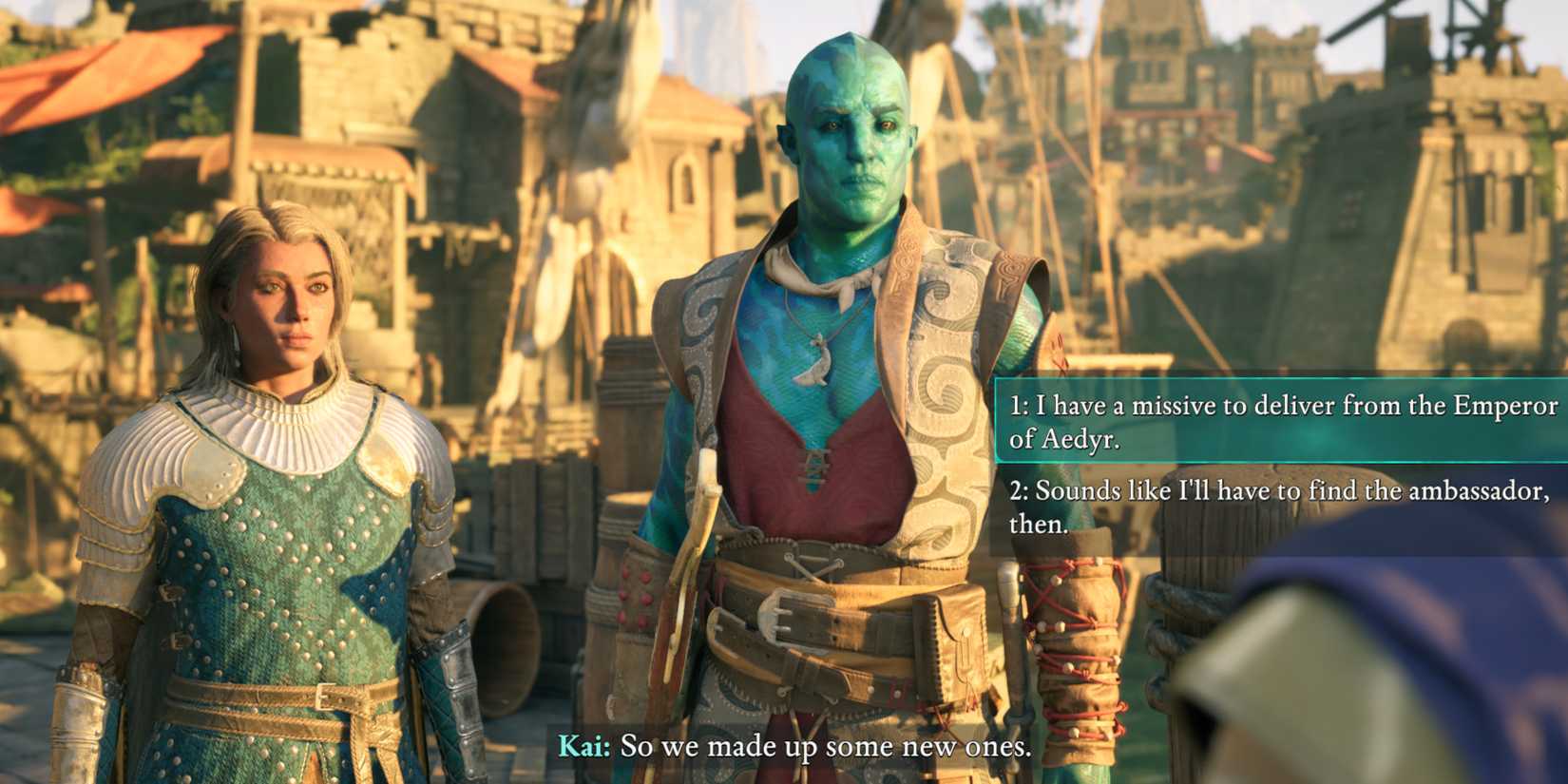Select dialogue option 2 about finding the ambassador

1273,507
